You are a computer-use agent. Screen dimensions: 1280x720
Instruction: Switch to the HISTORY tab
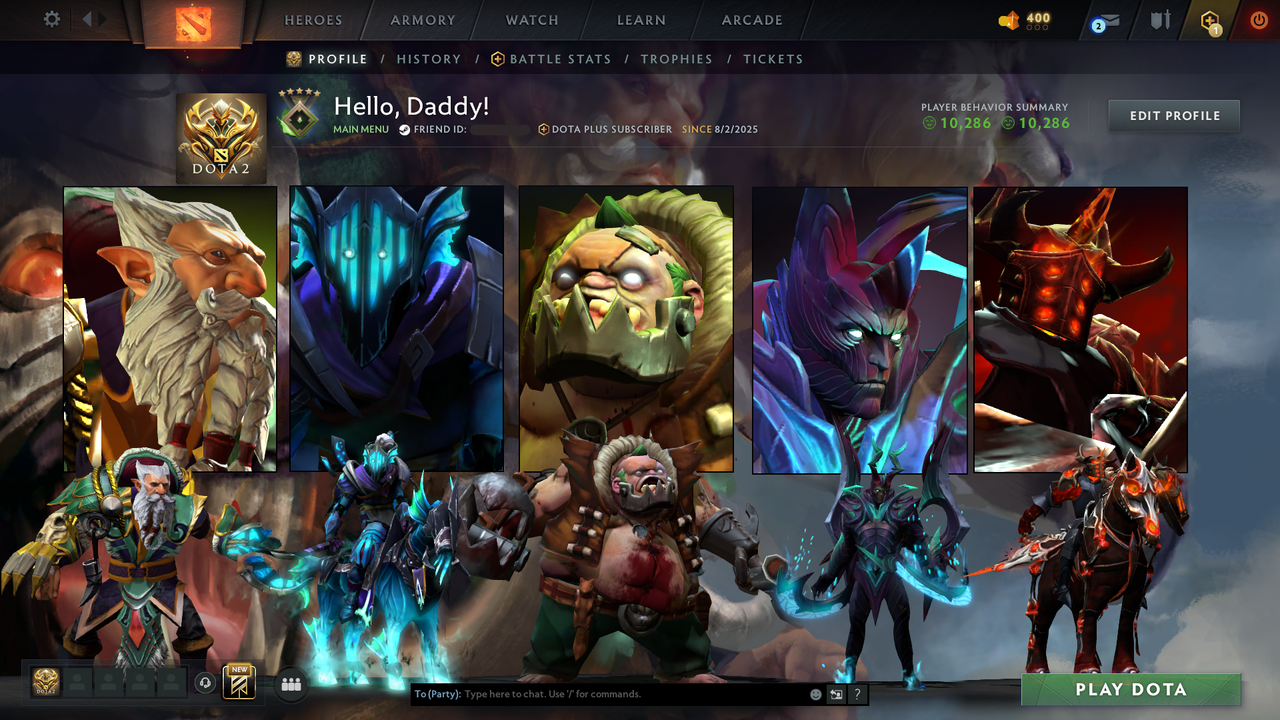[x=429, y=59]
